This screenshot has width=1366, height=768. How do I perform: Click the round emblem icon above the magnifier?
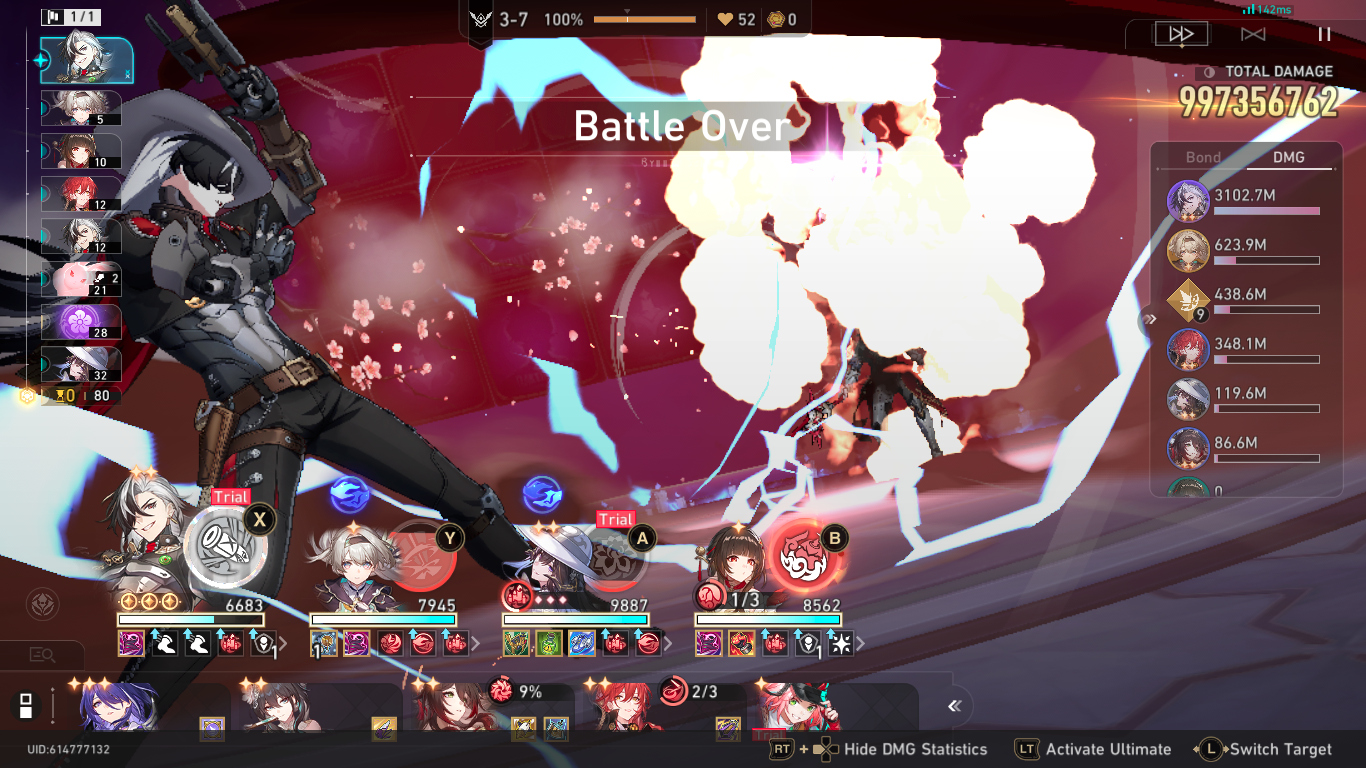tap(42, 604)
